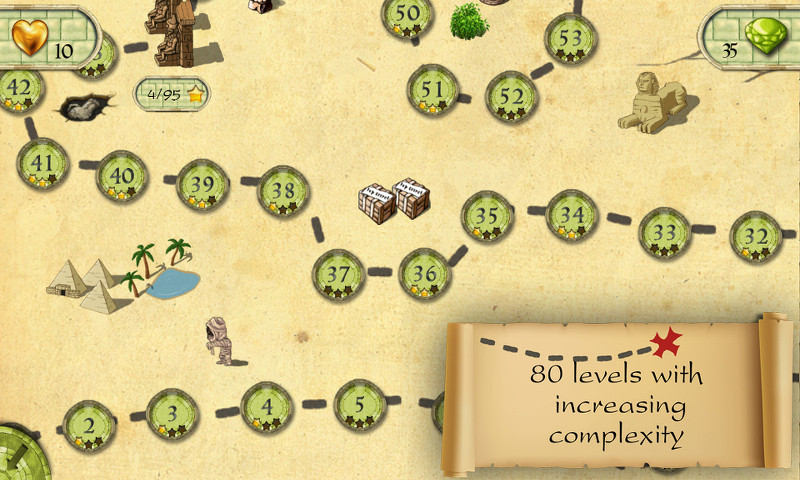Screen dimensions: 800x480
Task: Open level 42 node
Action: pyautogui.click(x=20, y=90)
